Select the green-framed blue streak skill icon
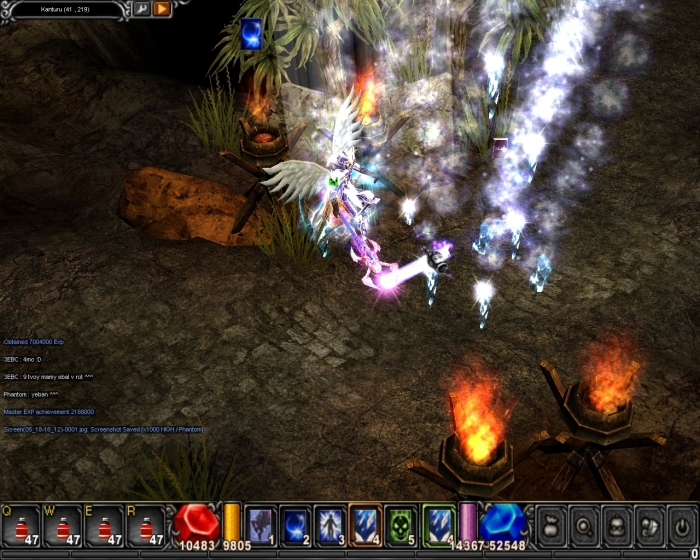700x560 pixels. tap(439, 524)
